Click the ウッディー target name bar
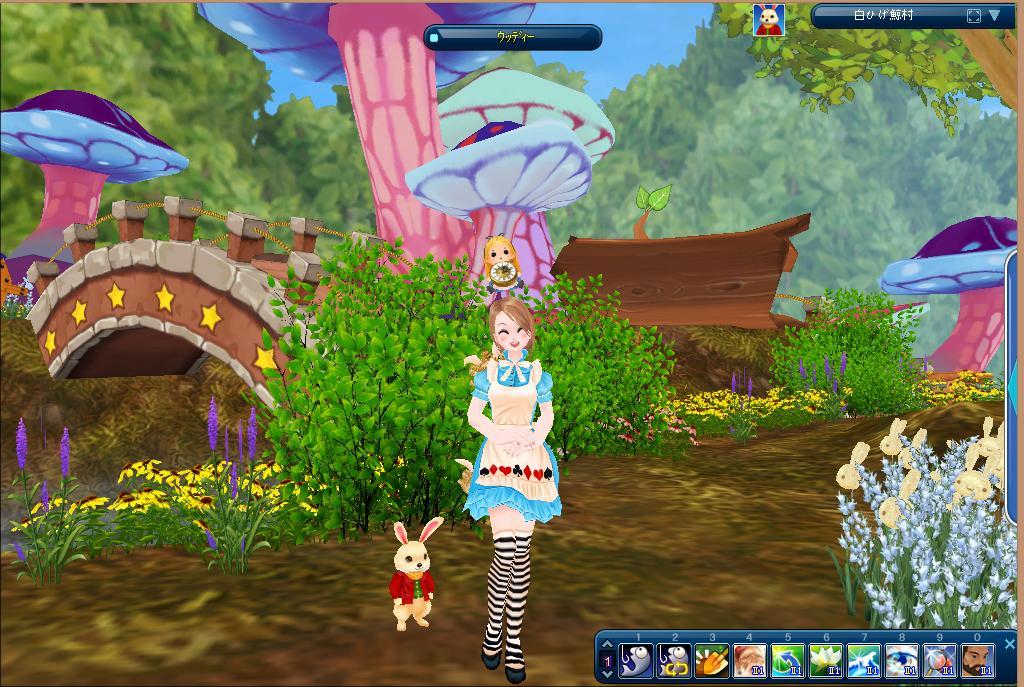 click(x=514, y=37)
